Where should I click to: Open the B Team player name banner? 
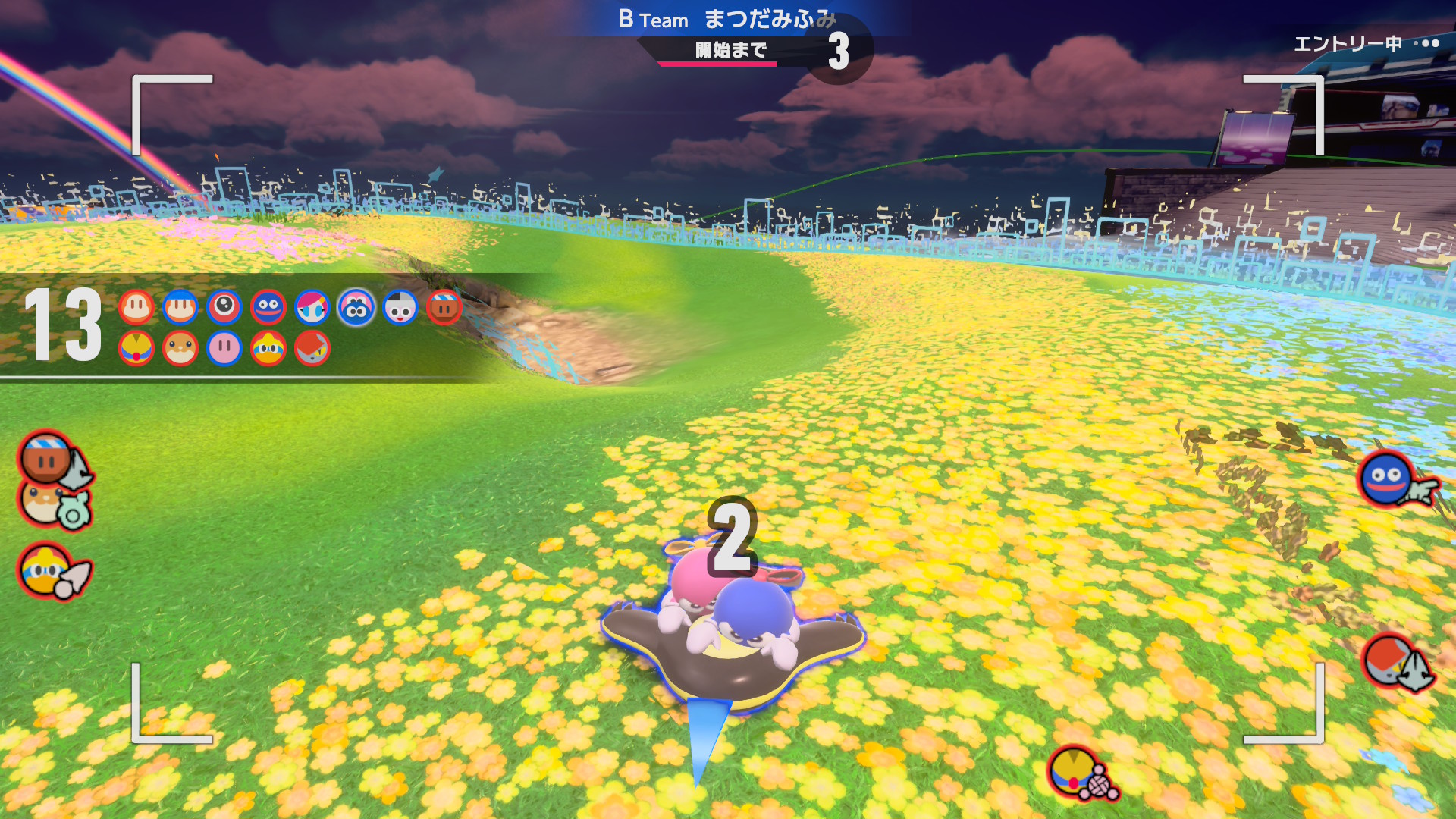coord(727,19)
